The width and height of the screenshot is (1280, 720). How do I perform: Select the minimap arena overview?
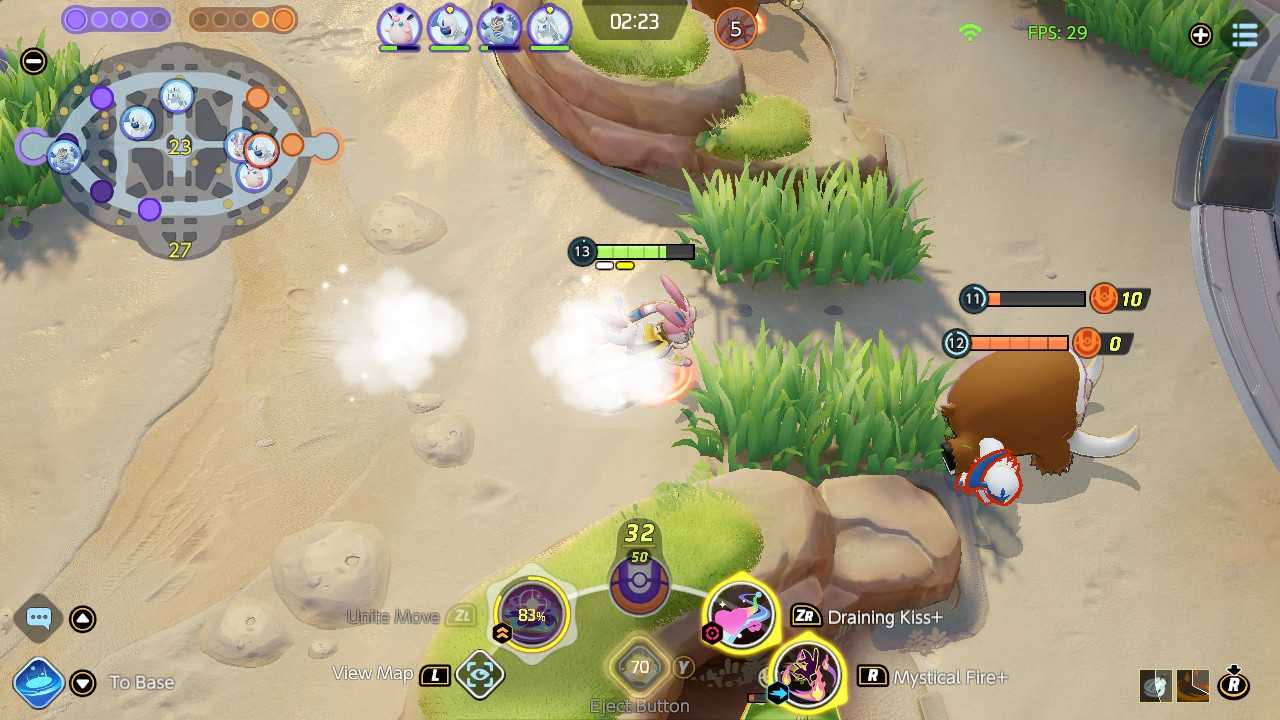tap(180, 150)
